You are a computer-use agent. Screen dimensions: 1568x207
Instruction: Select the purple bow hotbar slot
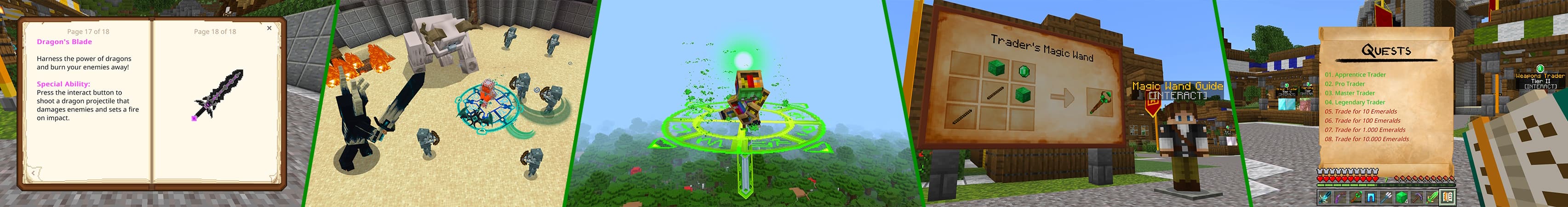pyautogui.click(x=1340, y=197)
